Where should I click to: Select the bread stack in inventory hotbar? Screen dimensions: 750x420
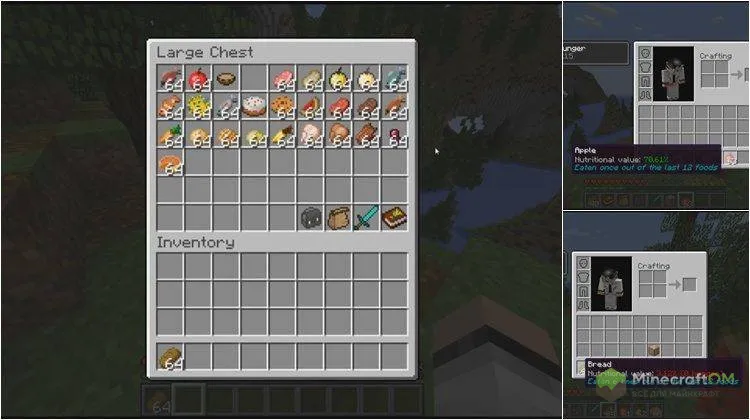coord(170,356)
